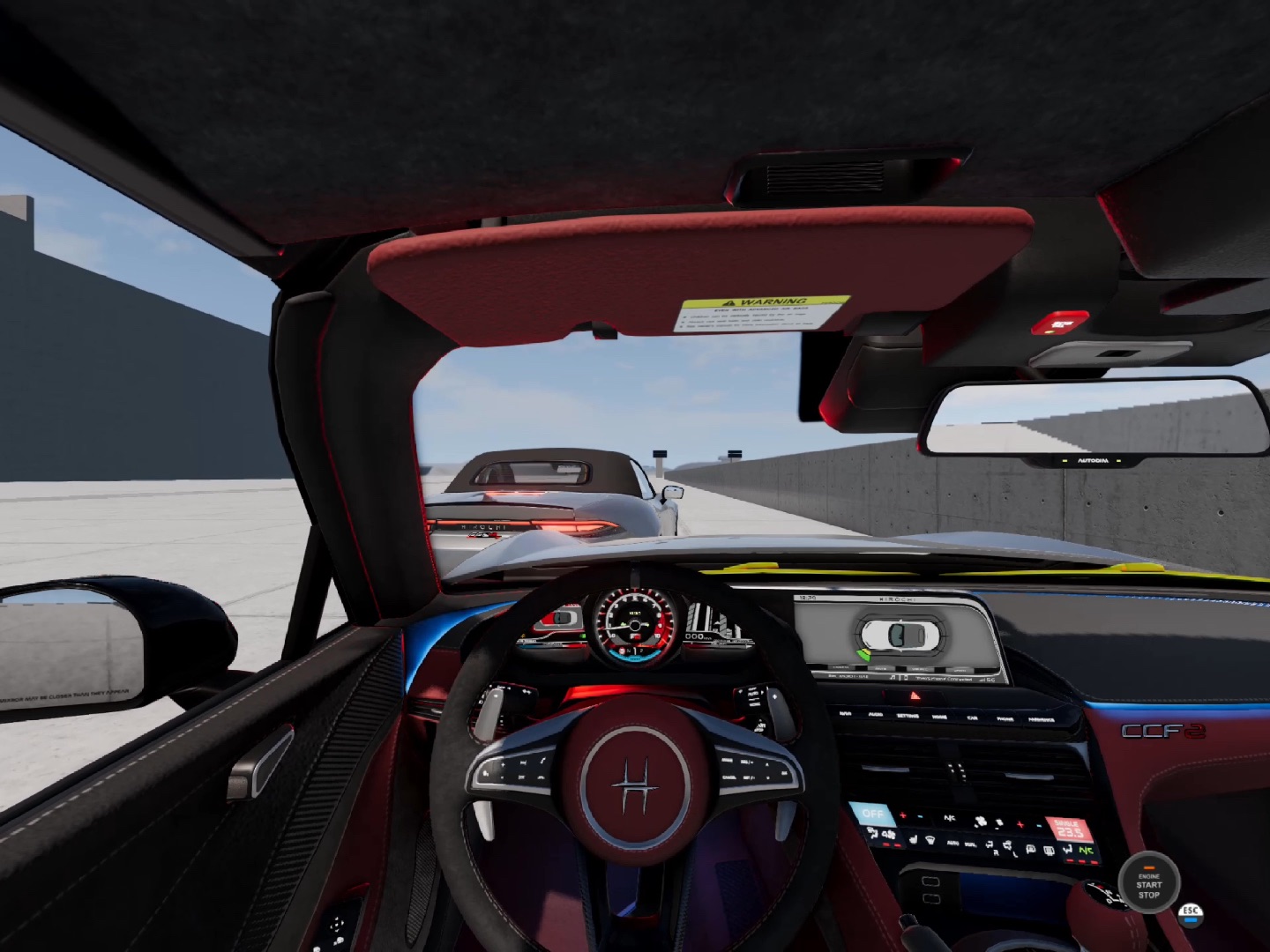The image size is (1270, 952).
Task: Switch to the PHONE panel
Action: tap(1005, 718)
